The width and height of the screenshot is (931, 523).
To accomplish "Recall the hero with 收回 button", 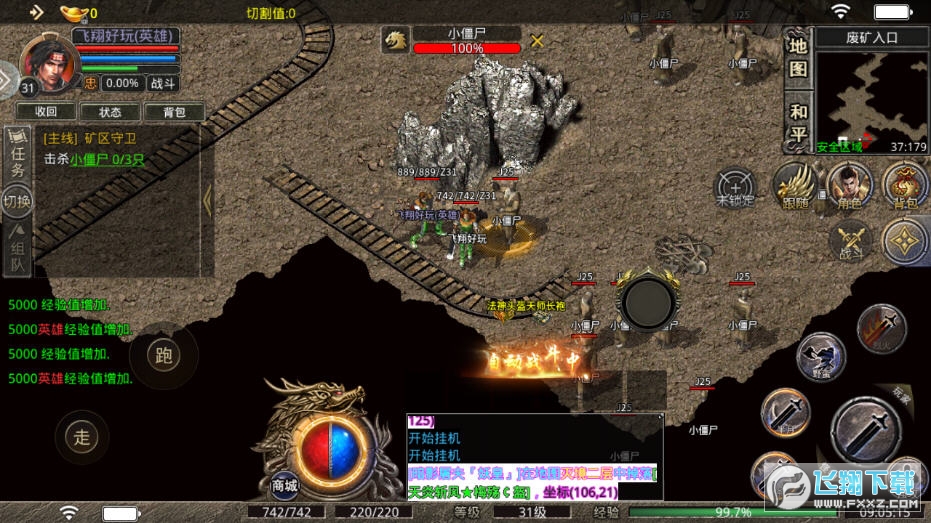I will pyautogui.click(x=46, y=111).
